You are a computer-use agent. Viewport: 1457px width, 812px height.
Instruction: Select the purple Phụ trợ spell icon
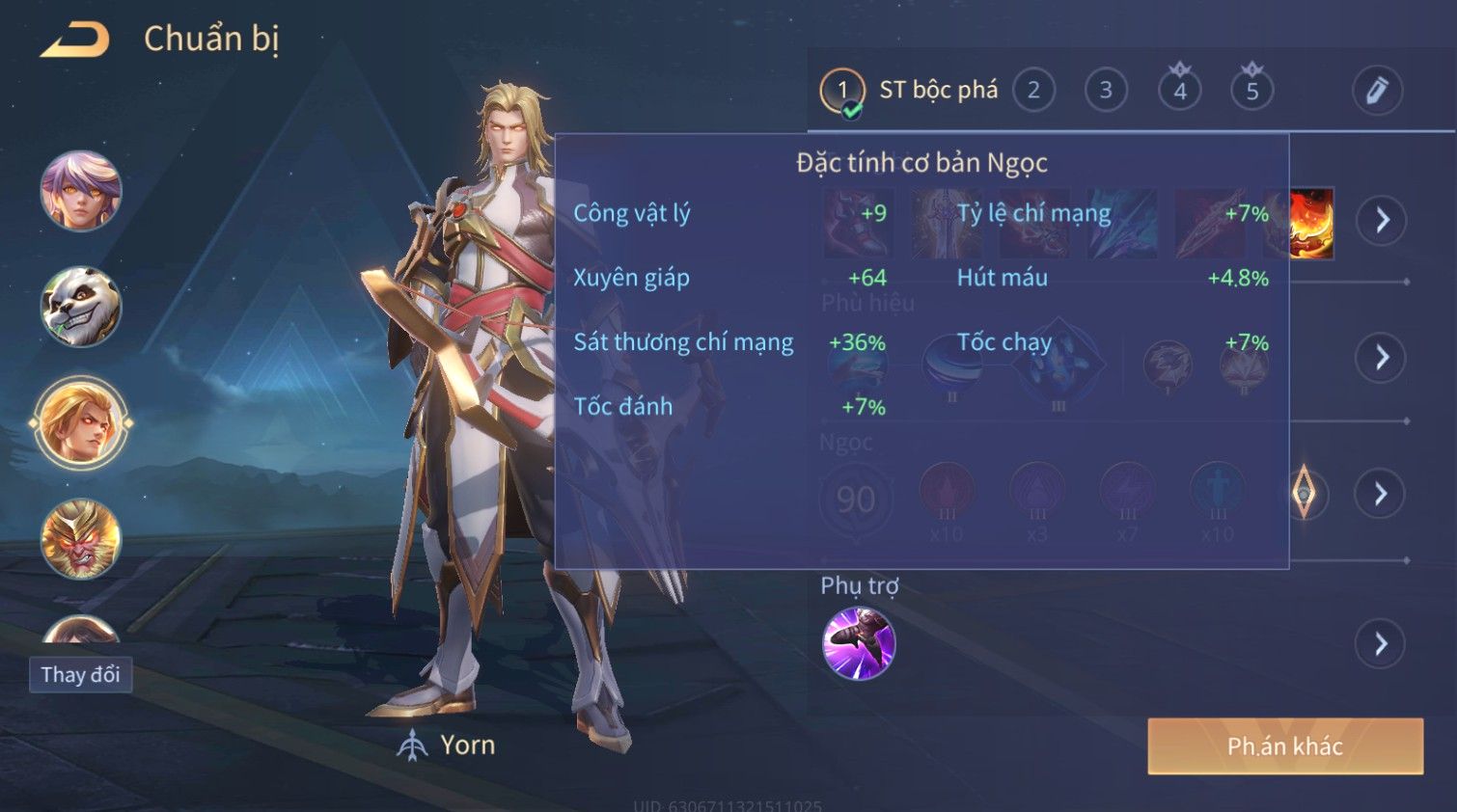click(x=858, y=643)
